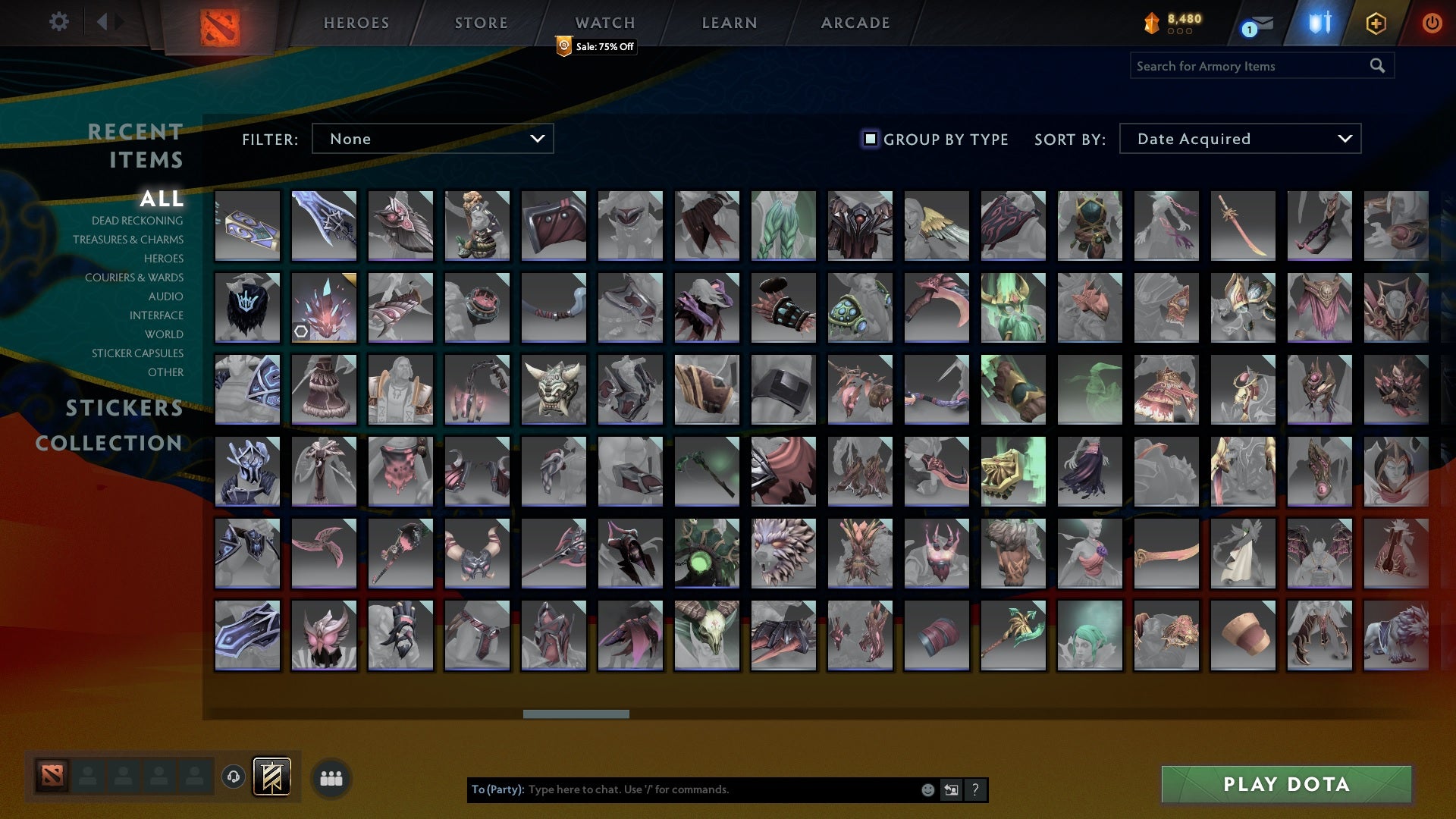1456x819 pixels.
Task: Open Dota Plus with the gold plus icon
Action: pyautogui.click(x=1375, y=23)
